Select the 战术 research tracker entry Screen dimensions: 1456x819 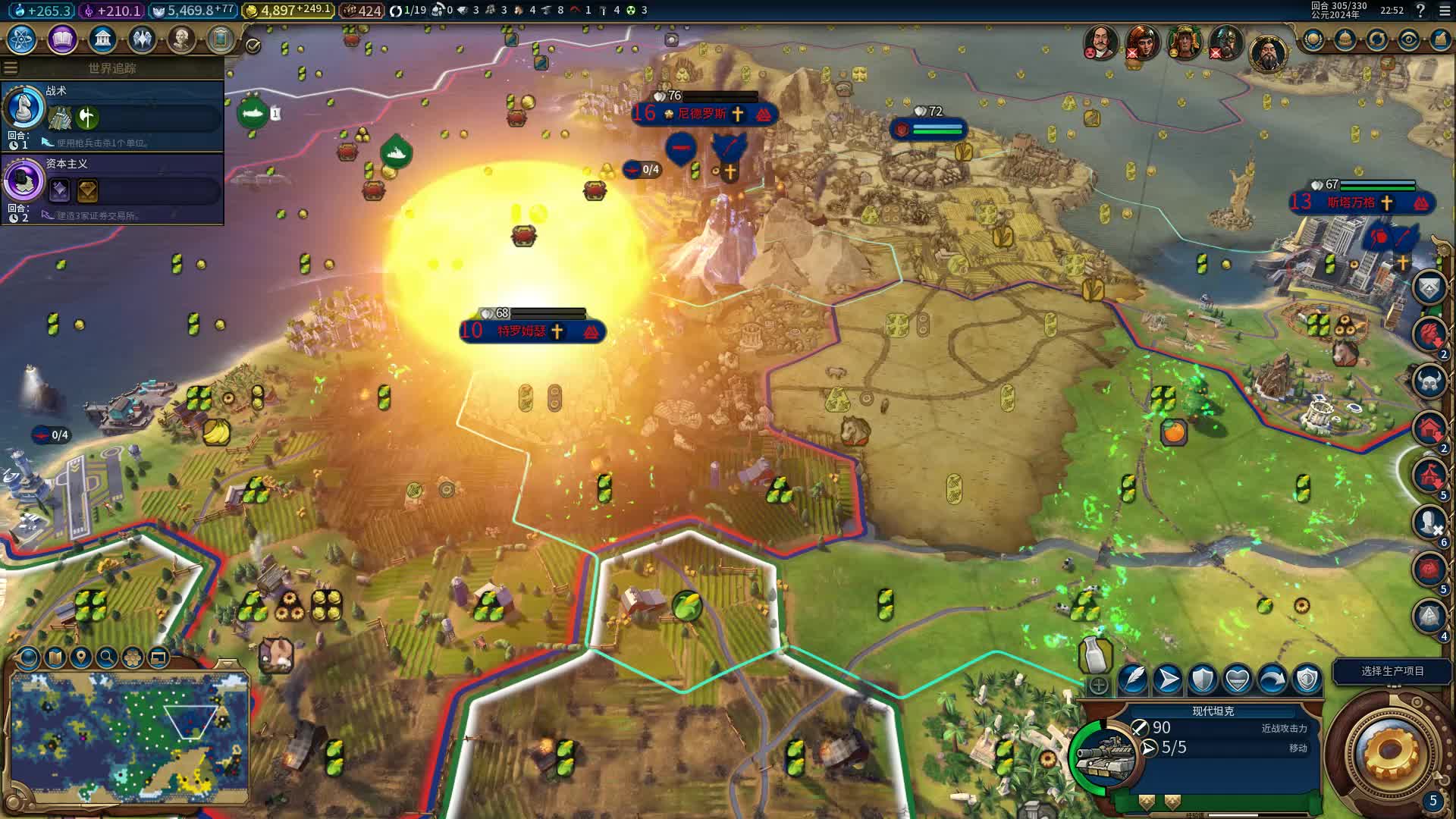tap(114, 115)
